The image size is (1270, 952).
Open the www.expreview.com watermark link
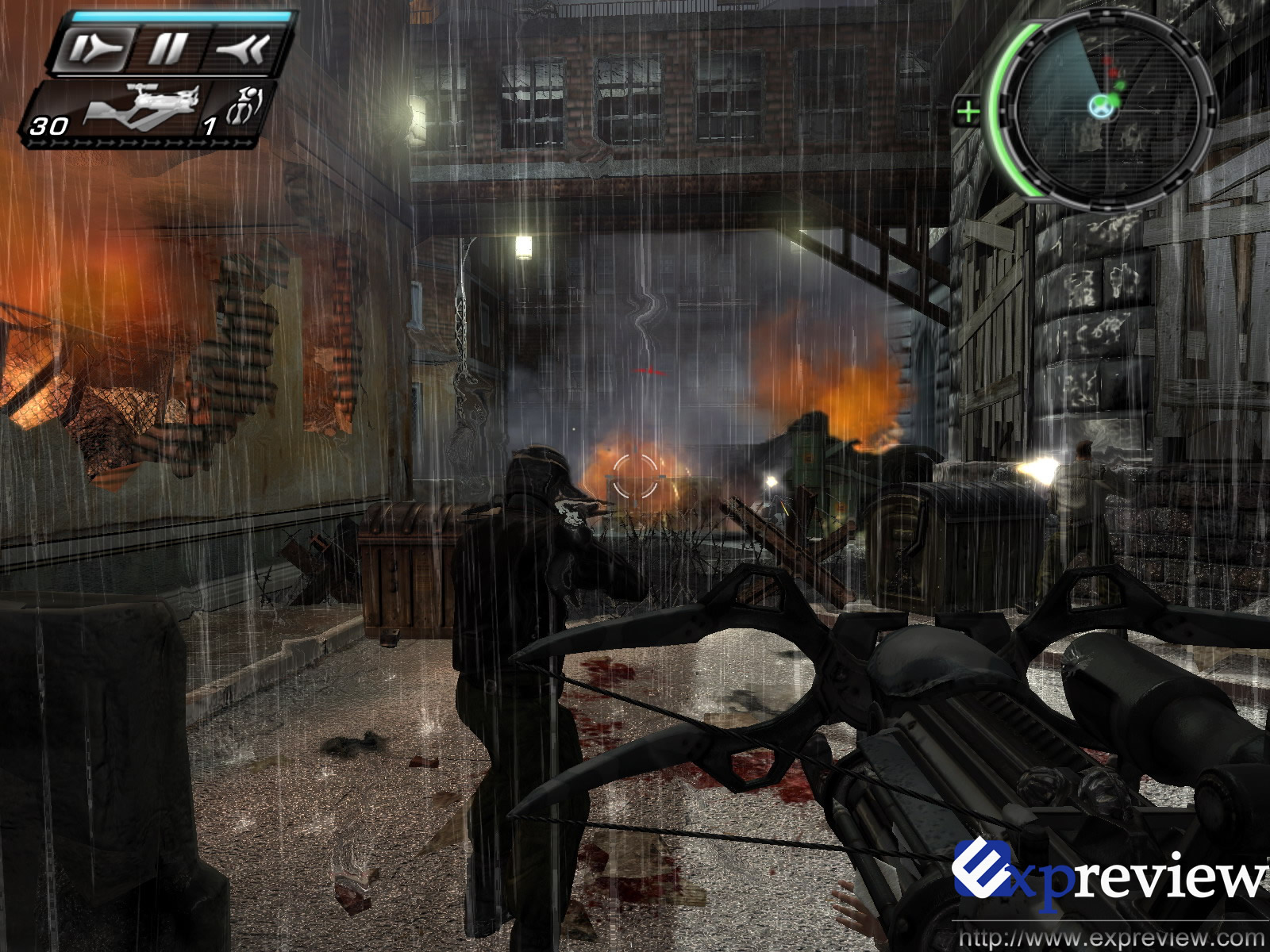tap(1111, 938)
